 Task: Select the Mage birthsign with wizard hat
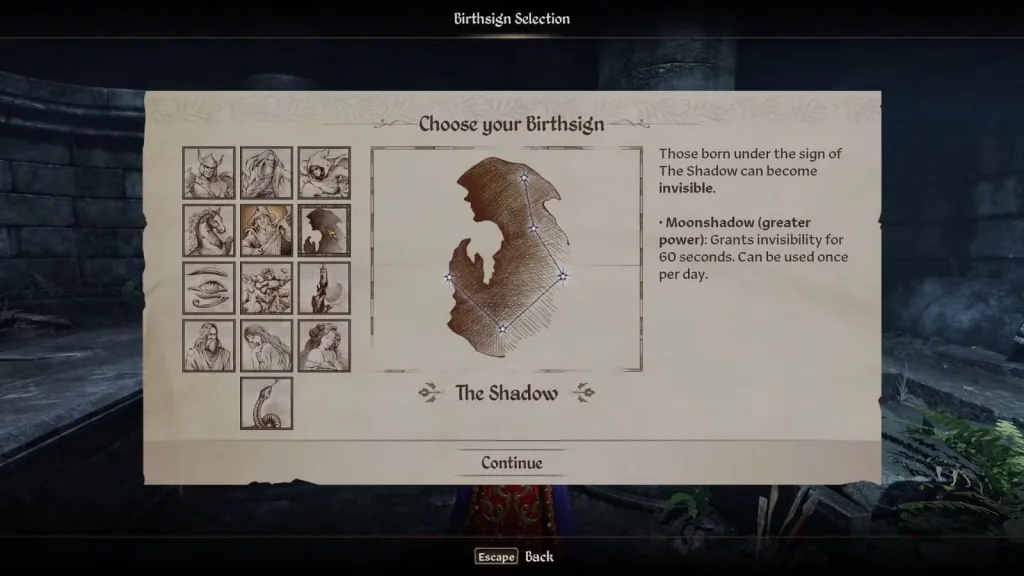(x=266, y=231)
